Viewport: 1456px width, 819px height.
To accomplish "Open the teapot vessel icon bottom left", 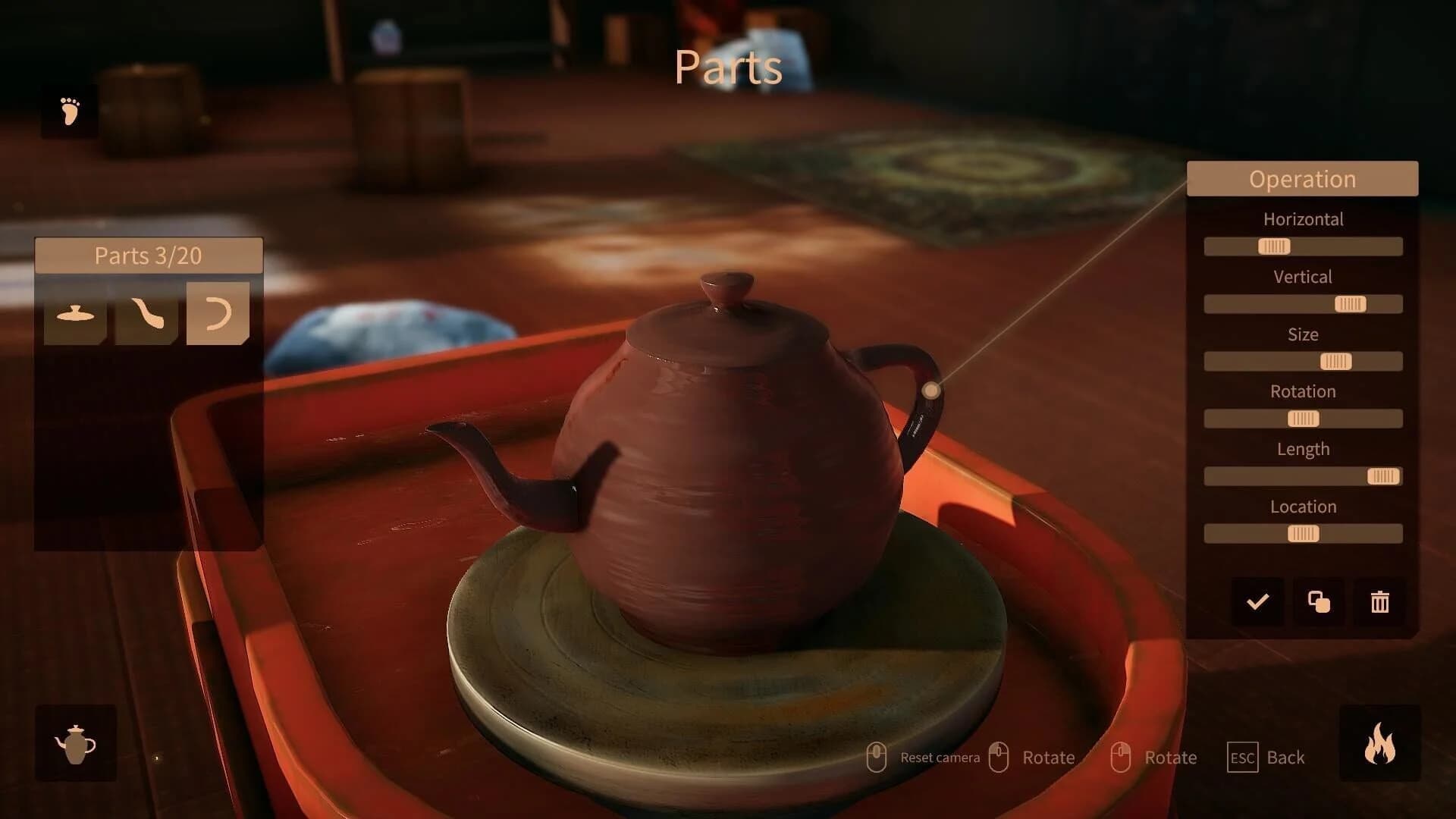I will pyautogui.click(x=75, y=742).
